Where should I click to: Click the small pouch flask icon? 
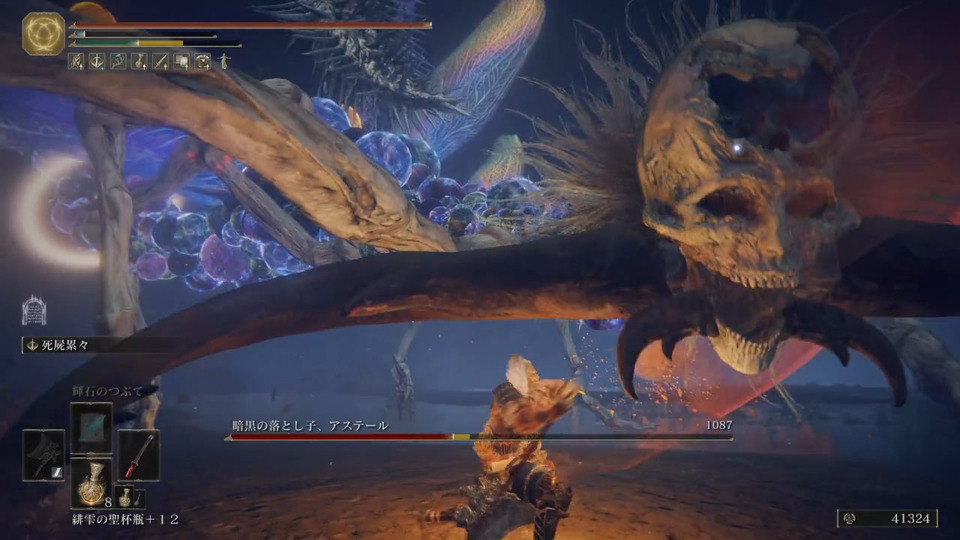tap(126, 497)
